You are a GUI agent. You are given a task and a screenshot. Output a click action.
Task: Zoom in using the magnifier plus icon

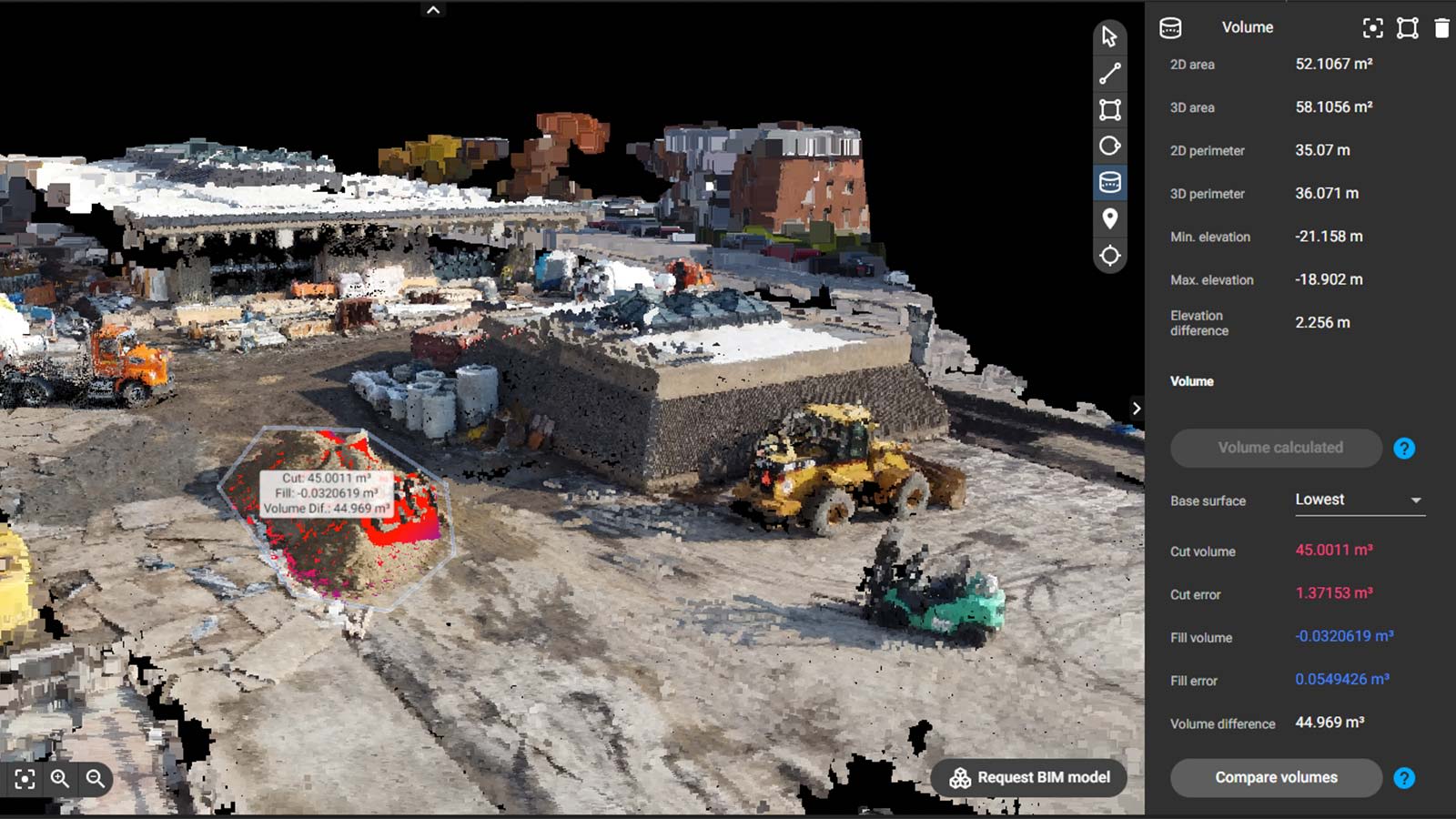click(x=60, y=778)
